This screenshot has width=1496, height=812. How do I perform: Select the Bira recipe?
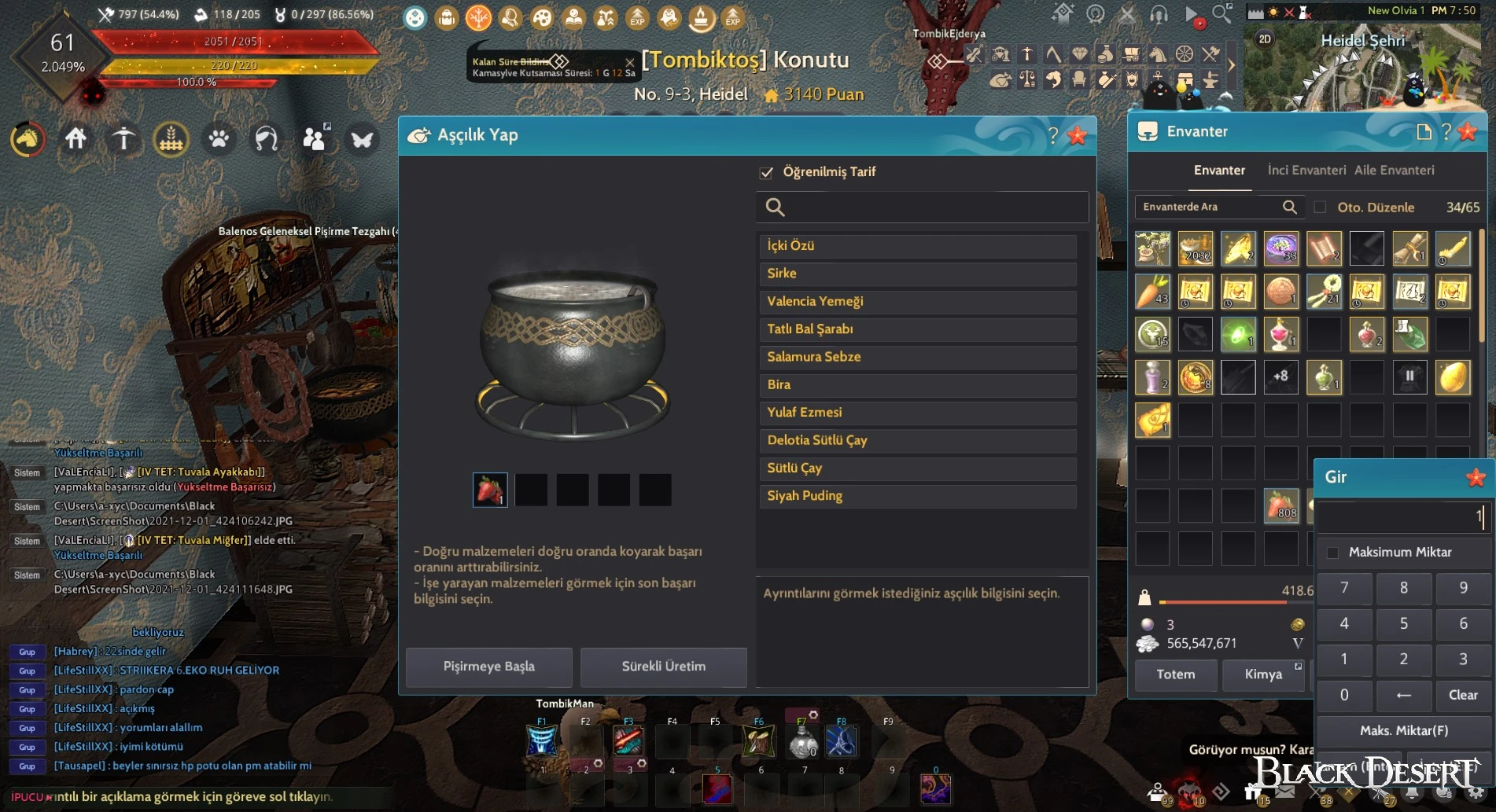tap(917, 384)
